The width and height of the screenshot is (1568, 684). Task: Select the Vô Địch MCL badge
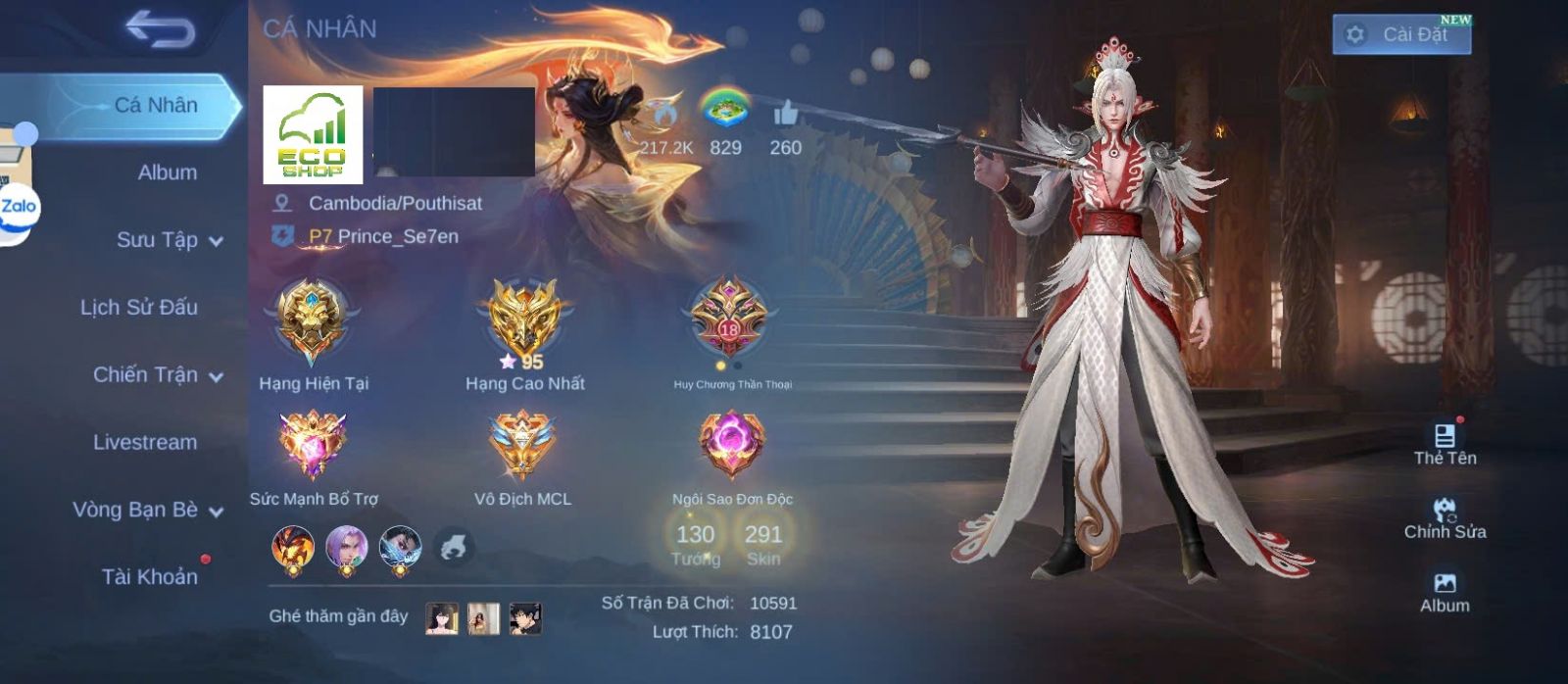[x=522, y=445]
